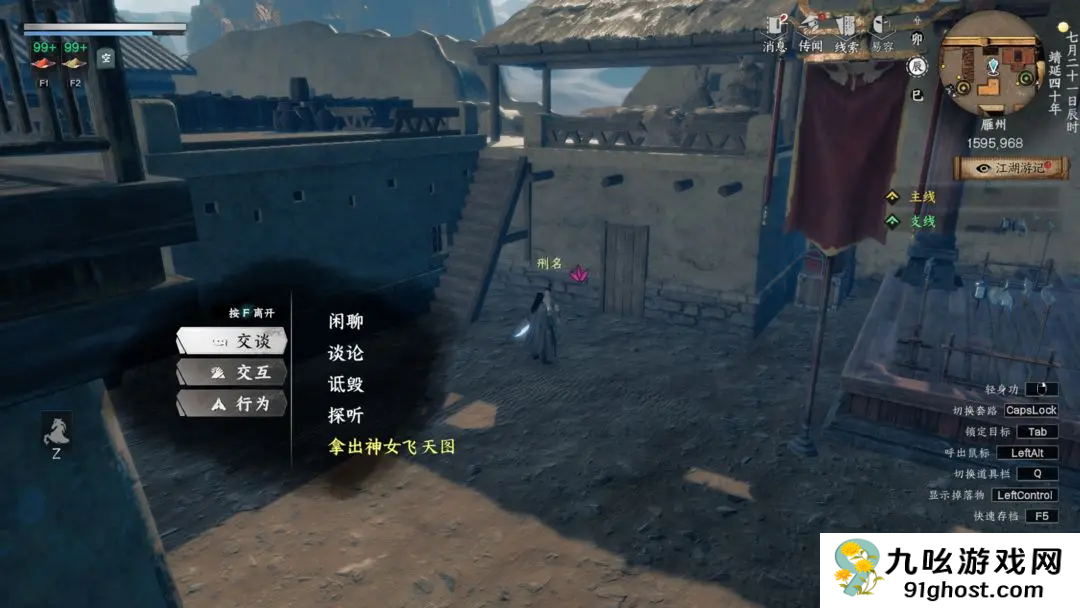Open the 江湖游记 journal button
This screenshot has height=608, width=1080.
[x=1011, y=168]
